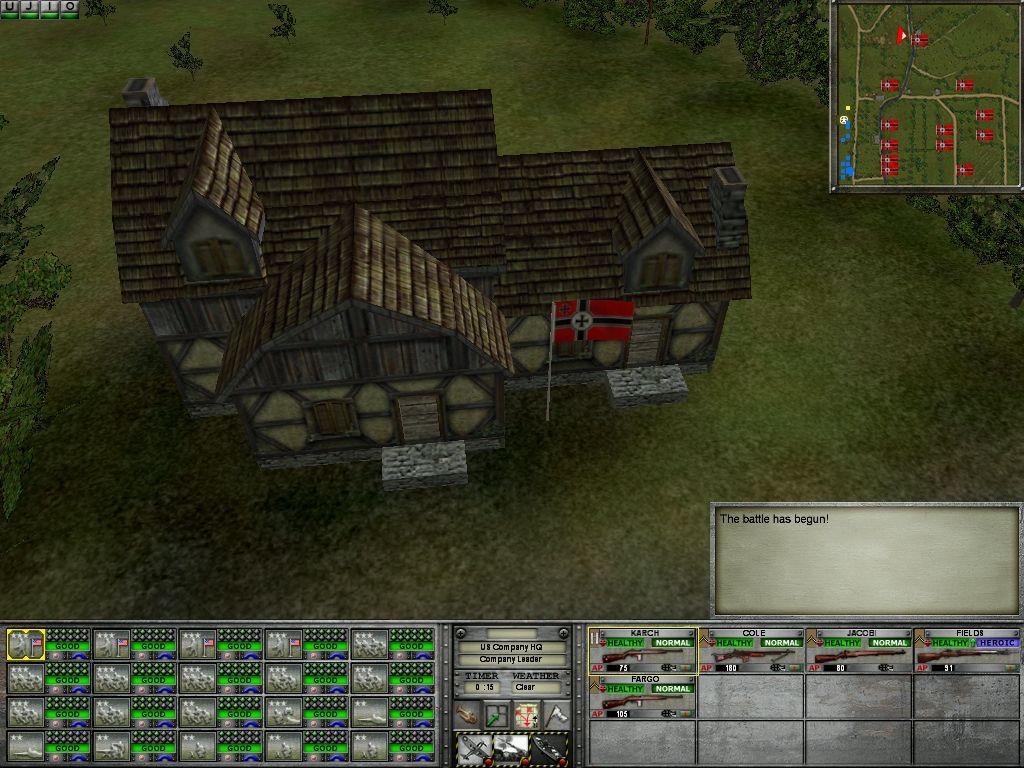
Task: Select soldier Fargo's panel
Action: coord(642,695)
